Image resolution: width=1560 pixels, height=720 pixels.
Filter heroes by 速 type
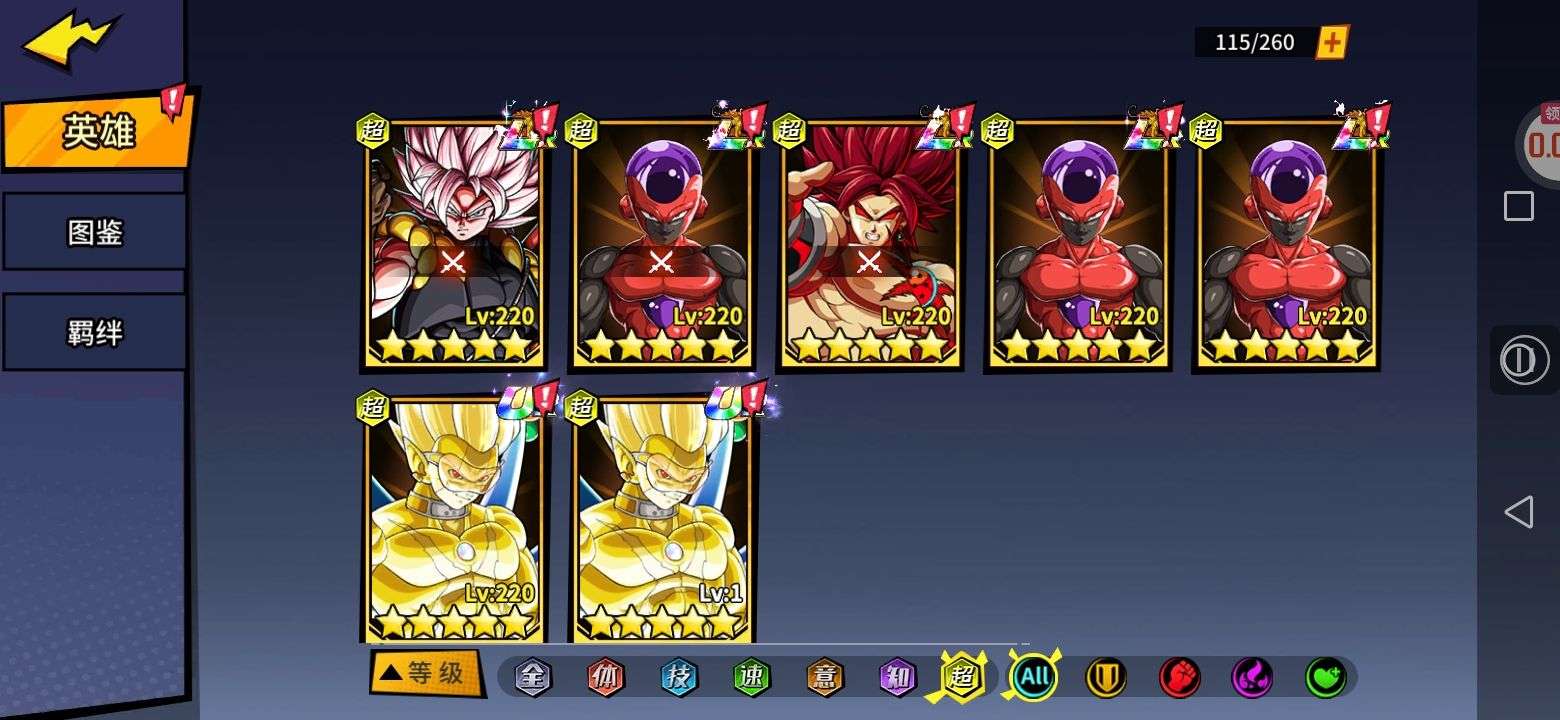click(x=752, y=677)
